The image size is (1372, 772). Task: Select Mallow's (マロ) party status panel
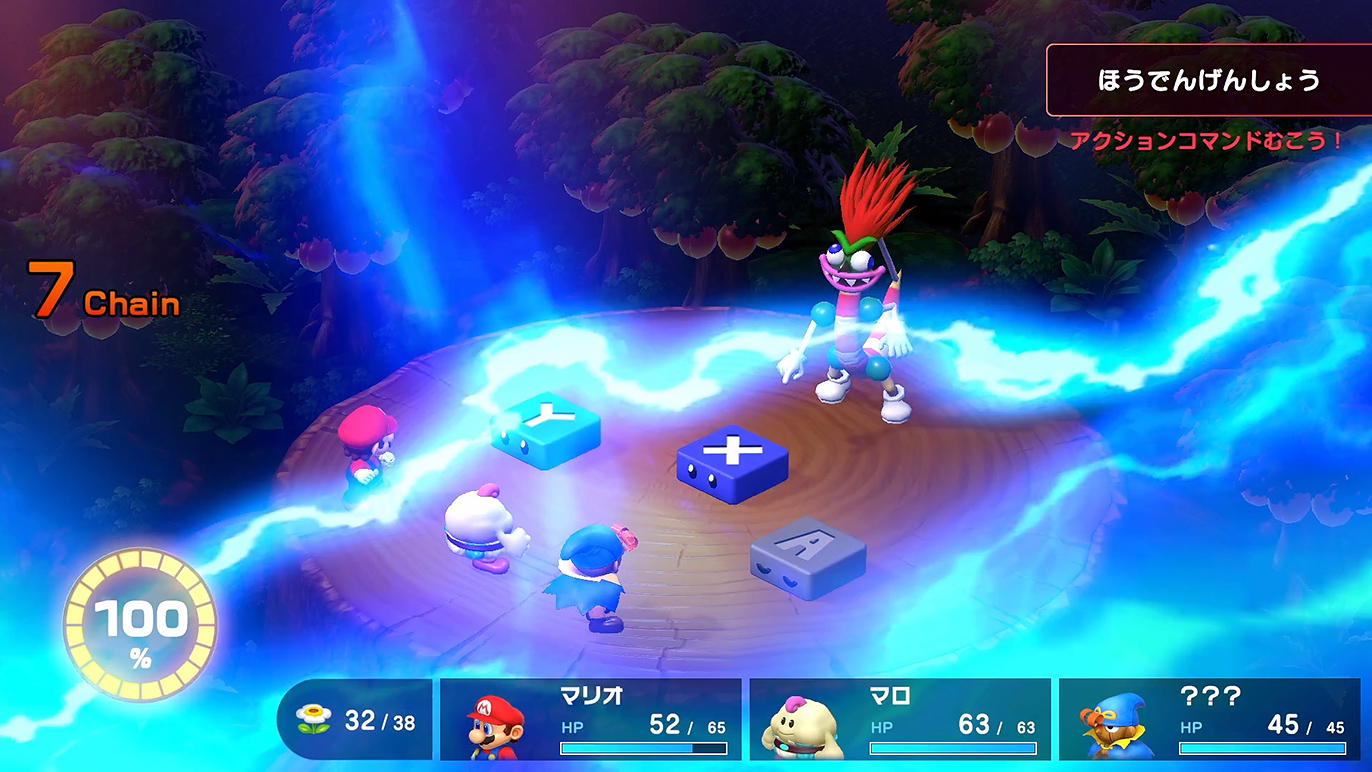pos(900,720)
